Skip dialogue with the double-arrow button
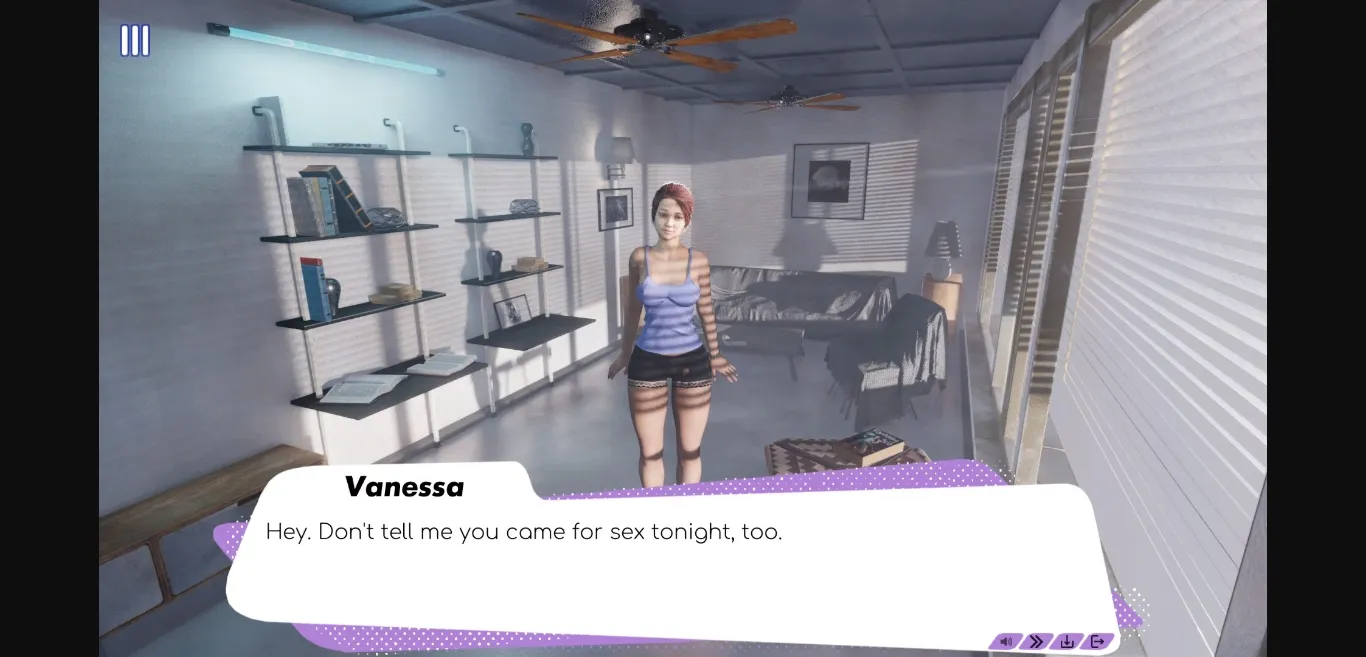 (1036, 641)
